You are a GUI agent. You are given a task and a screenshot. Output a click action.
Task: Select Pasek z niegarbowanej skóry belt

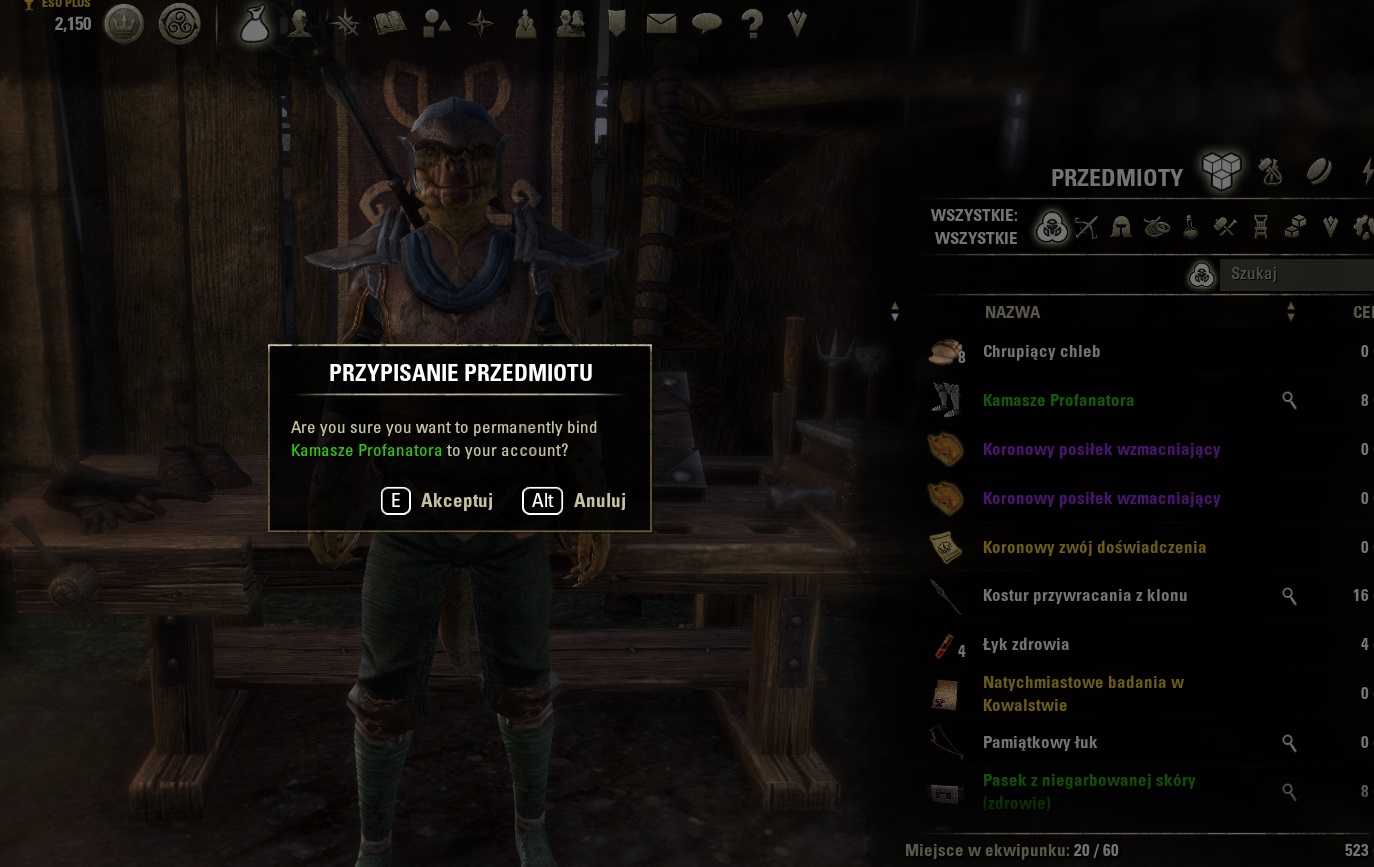coord(1089,792)
